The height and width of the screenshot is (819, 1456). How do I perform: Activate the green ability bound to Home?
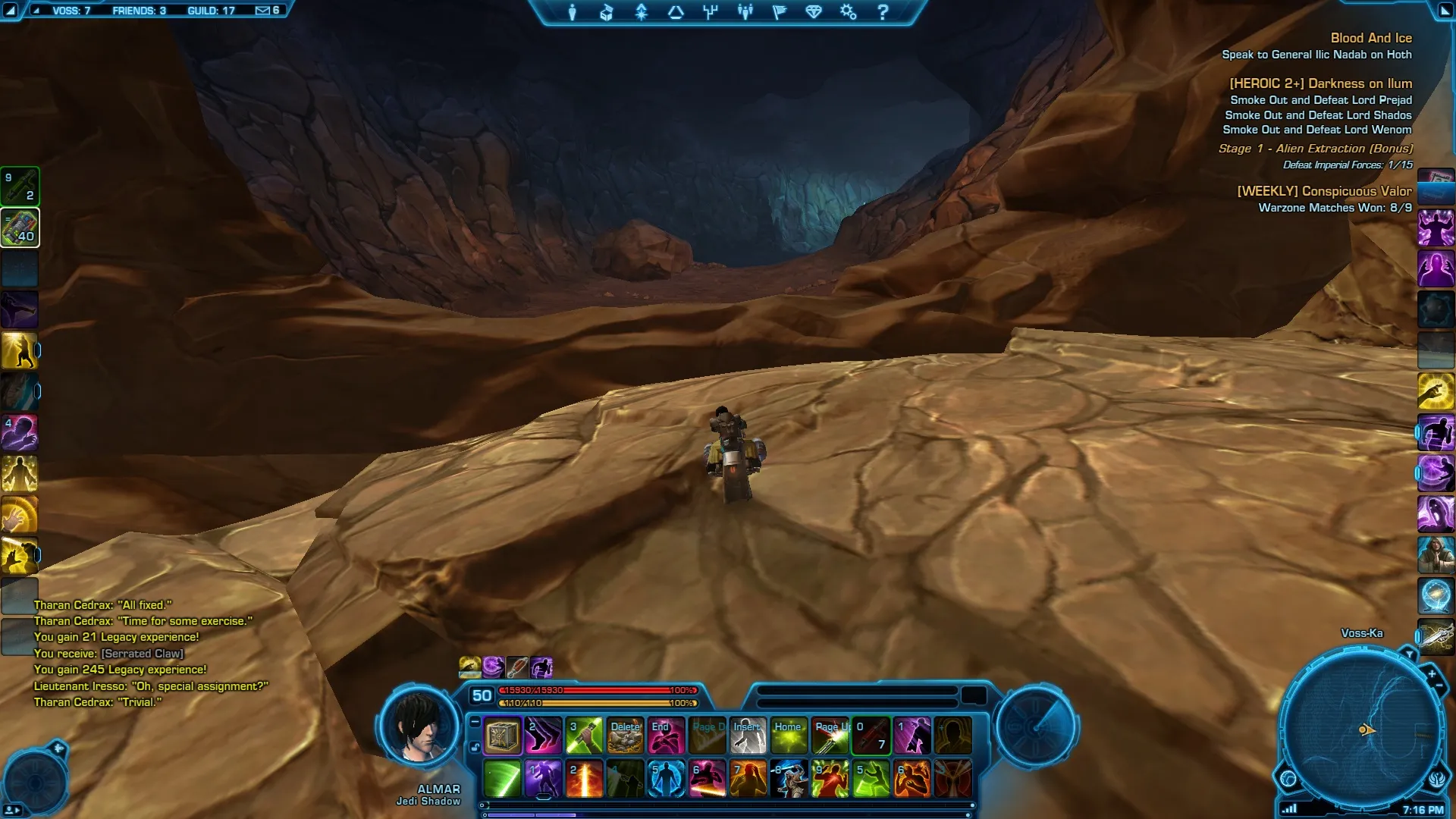(789, 736)
